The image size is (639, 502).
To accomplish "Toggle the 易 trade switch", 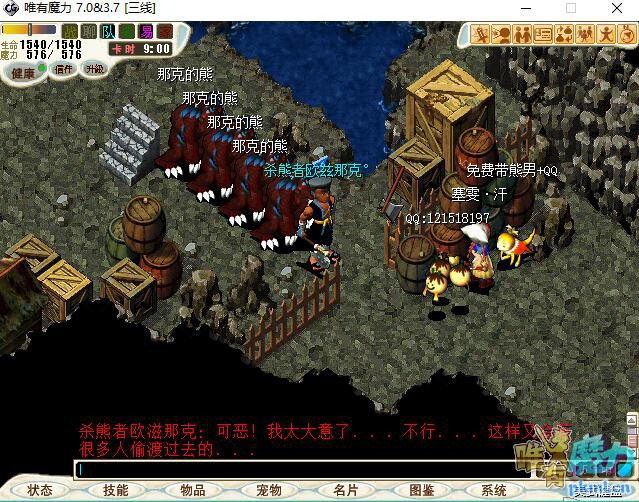I will tap(145, 32).
